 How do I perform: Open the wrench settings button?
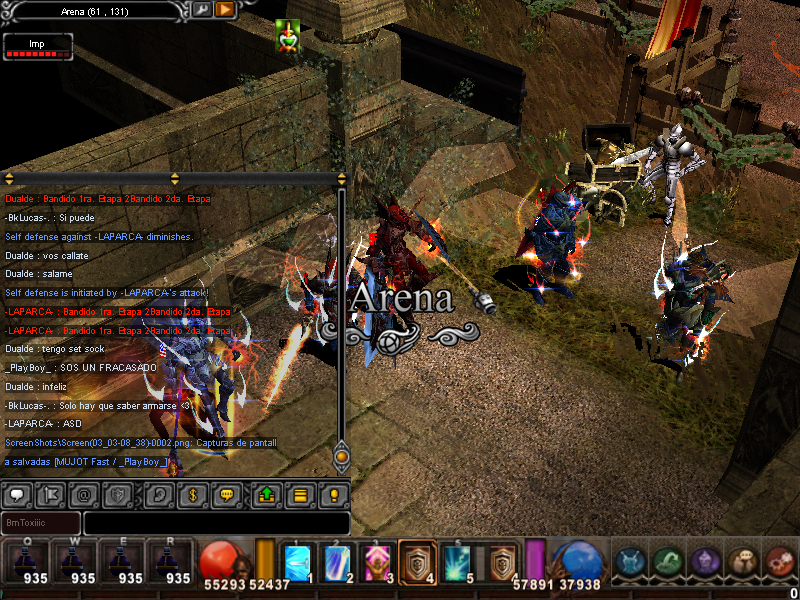(201, 9)
